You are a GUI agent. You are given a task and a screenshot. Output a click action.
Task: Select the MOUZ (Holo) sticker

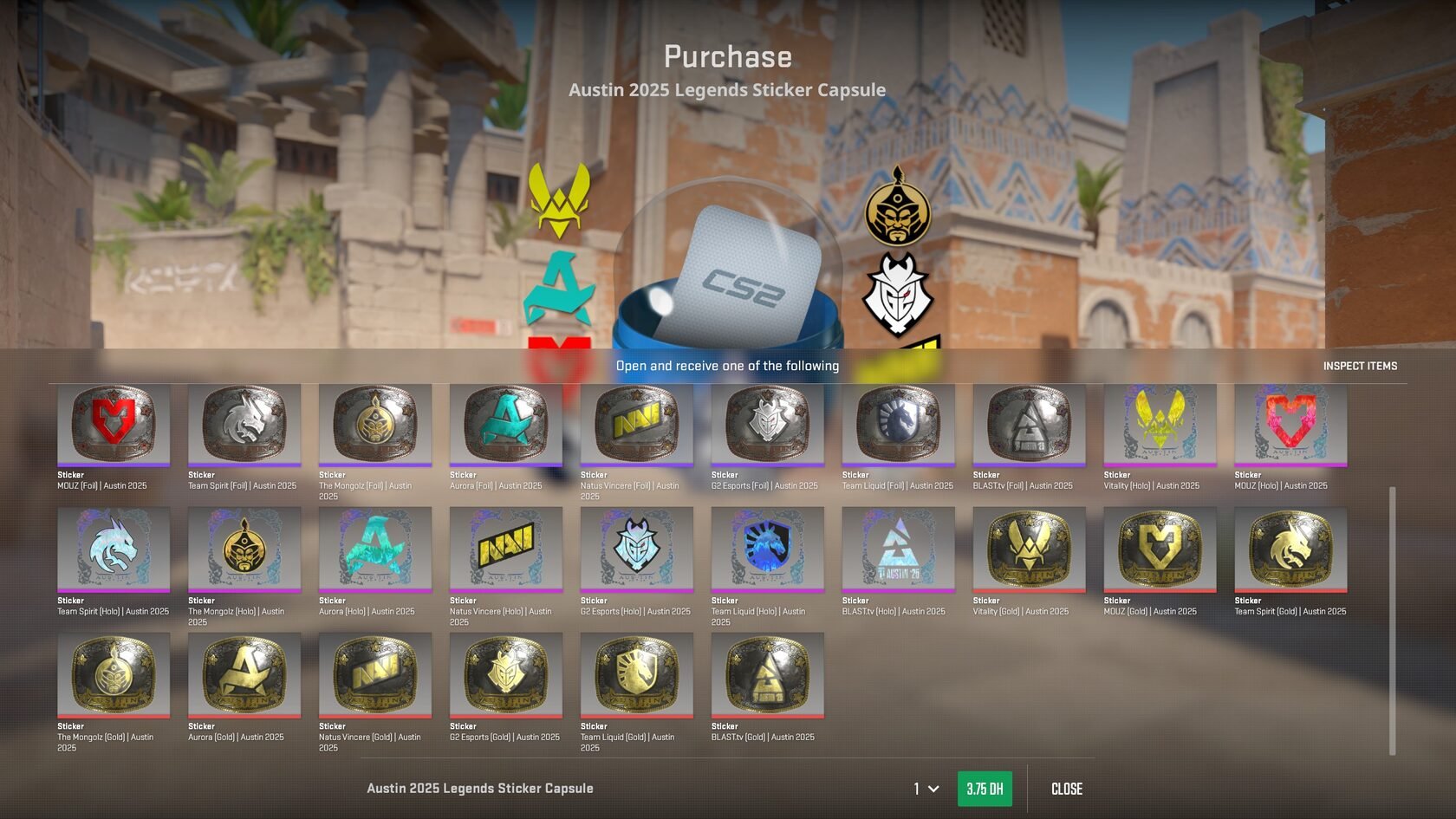[x=1291, y=425]
